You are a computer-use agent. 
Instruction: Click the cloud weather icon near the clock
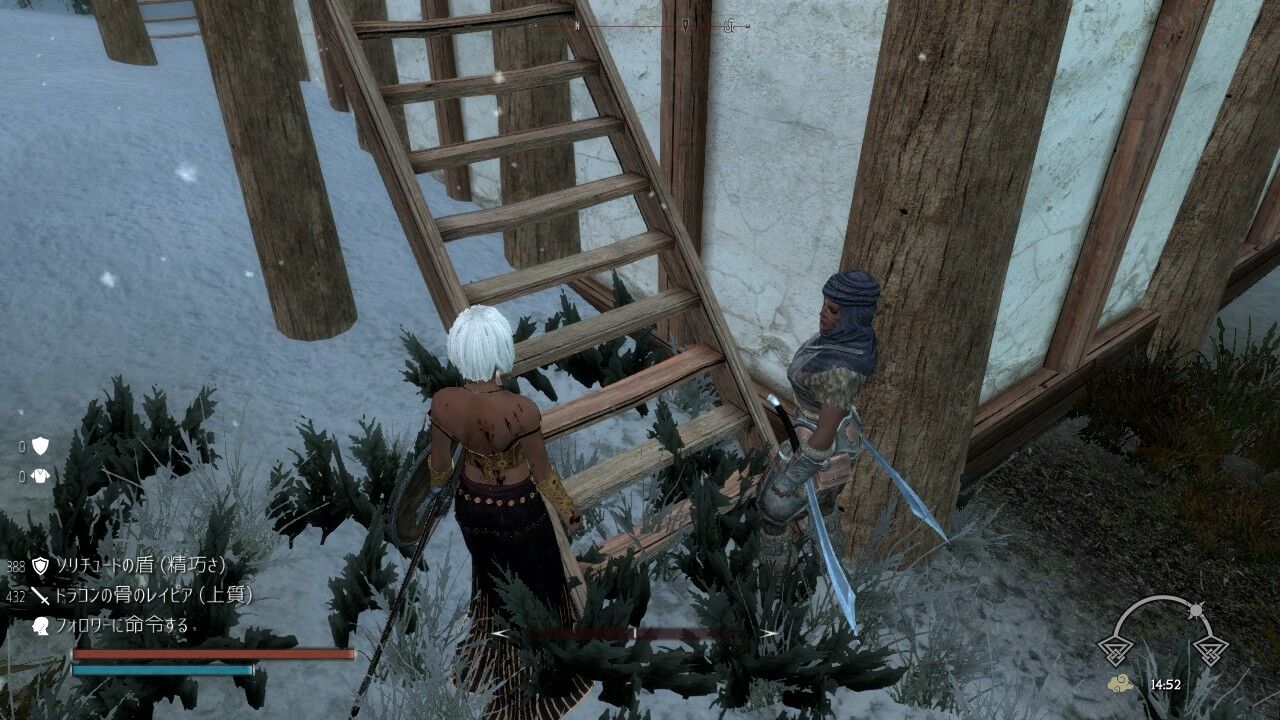[1121, 683]
